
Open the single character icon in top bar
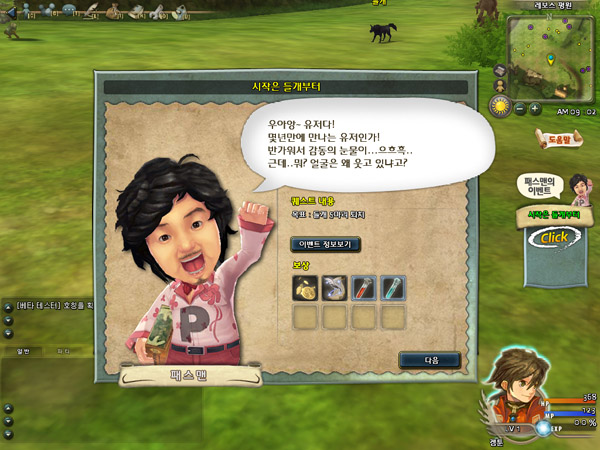click(x=26, y=10)
